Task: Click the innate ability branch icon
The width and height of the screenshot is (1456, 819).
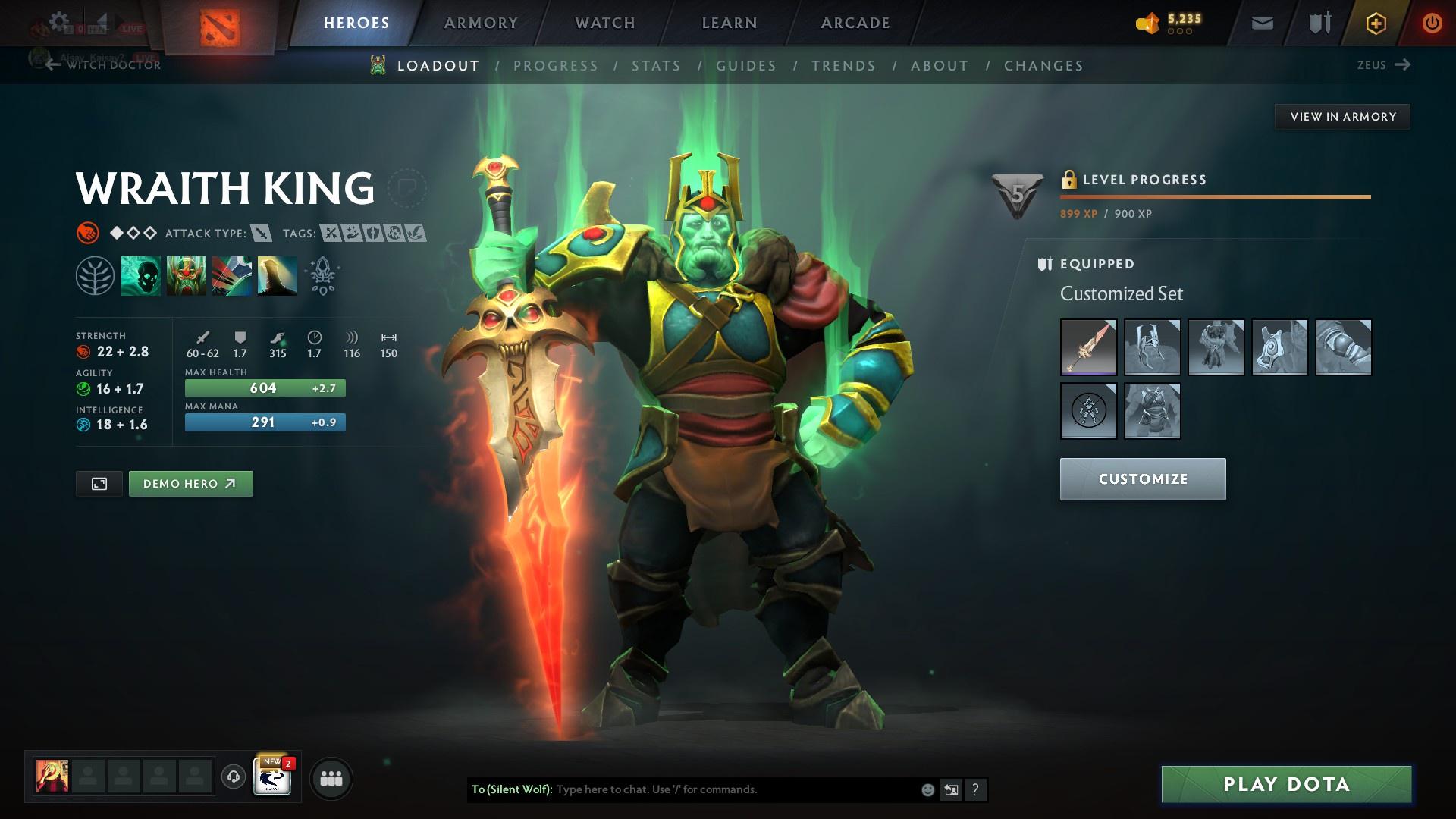Action: pyautogui.click(x=93, y=275)
